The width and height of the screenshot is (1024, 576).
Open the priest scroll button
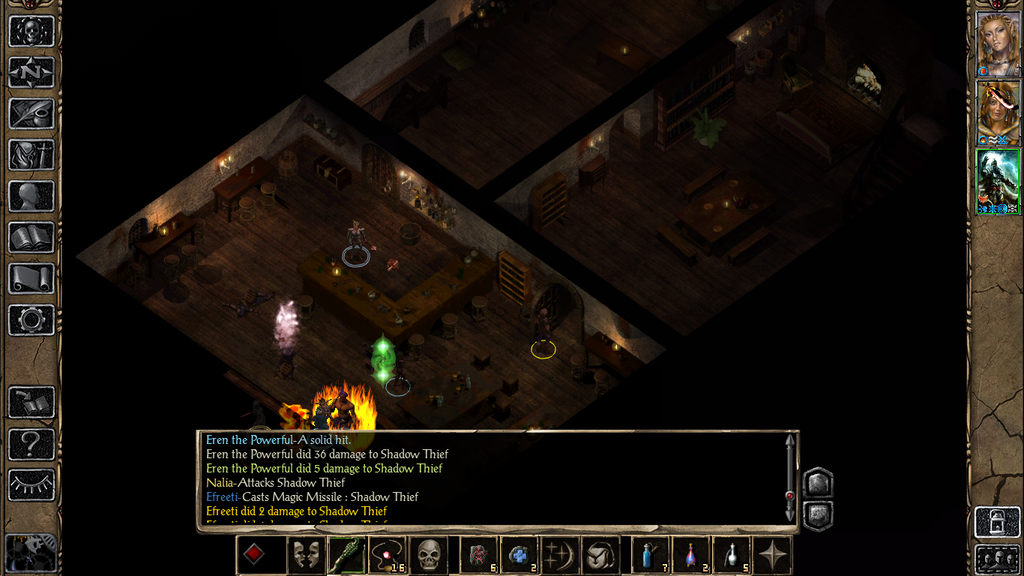click(31, 278)
